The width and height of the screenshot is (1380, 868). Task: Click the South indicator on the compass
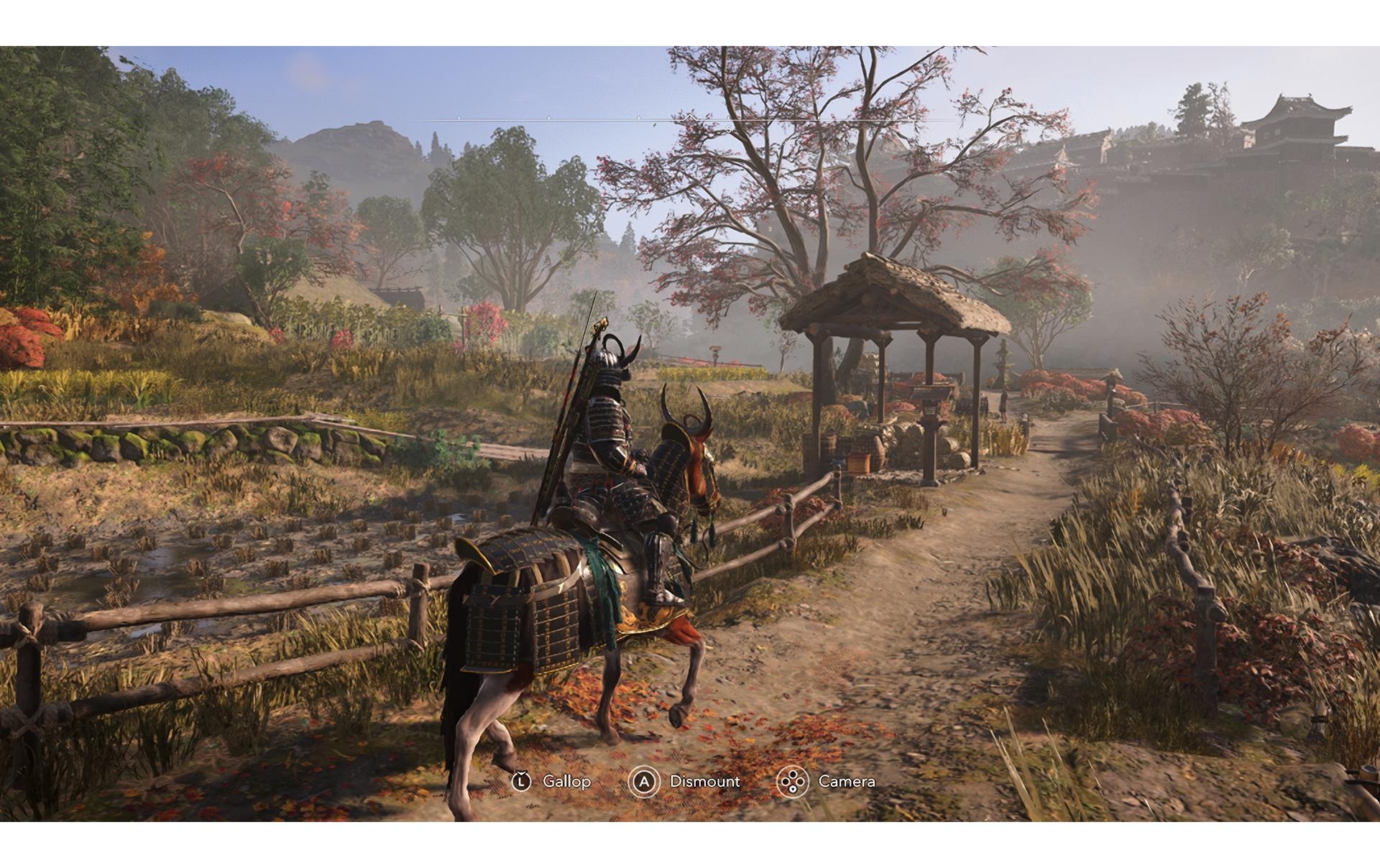[728, 129]
